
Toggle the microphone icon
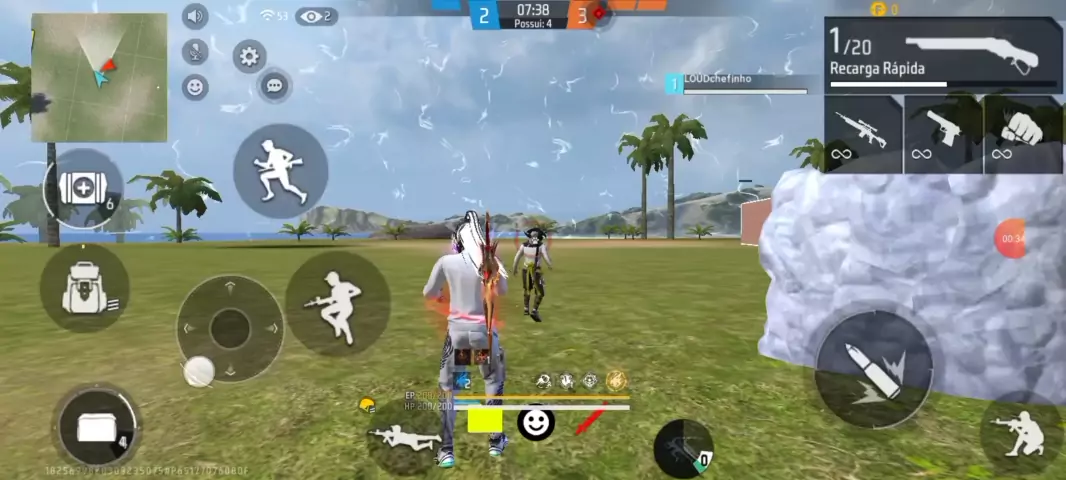194,52
